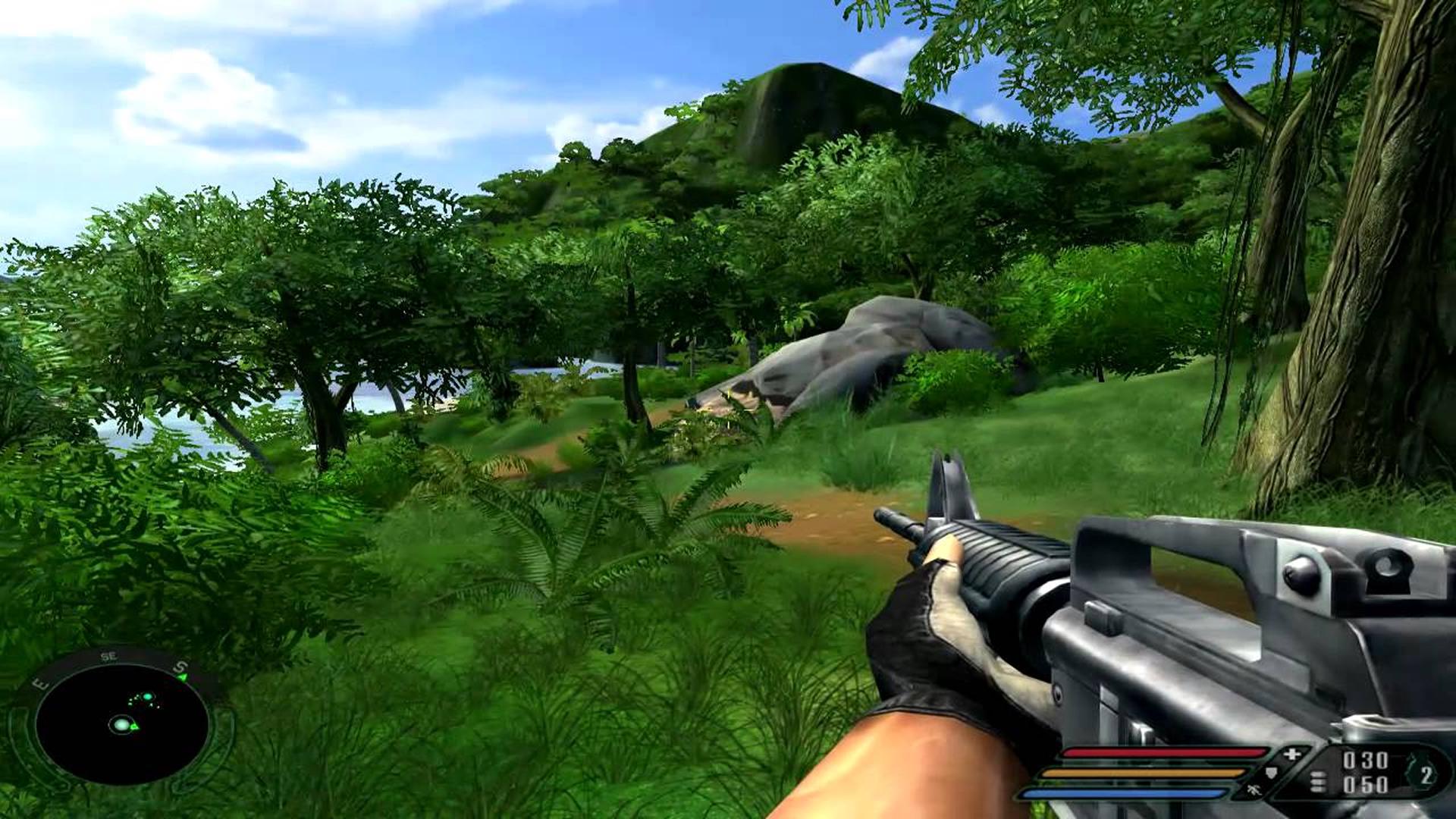Screen dimensions: 1456x819
Task: Click the E label on the compass ring
Action: click(x=41, y=684)
